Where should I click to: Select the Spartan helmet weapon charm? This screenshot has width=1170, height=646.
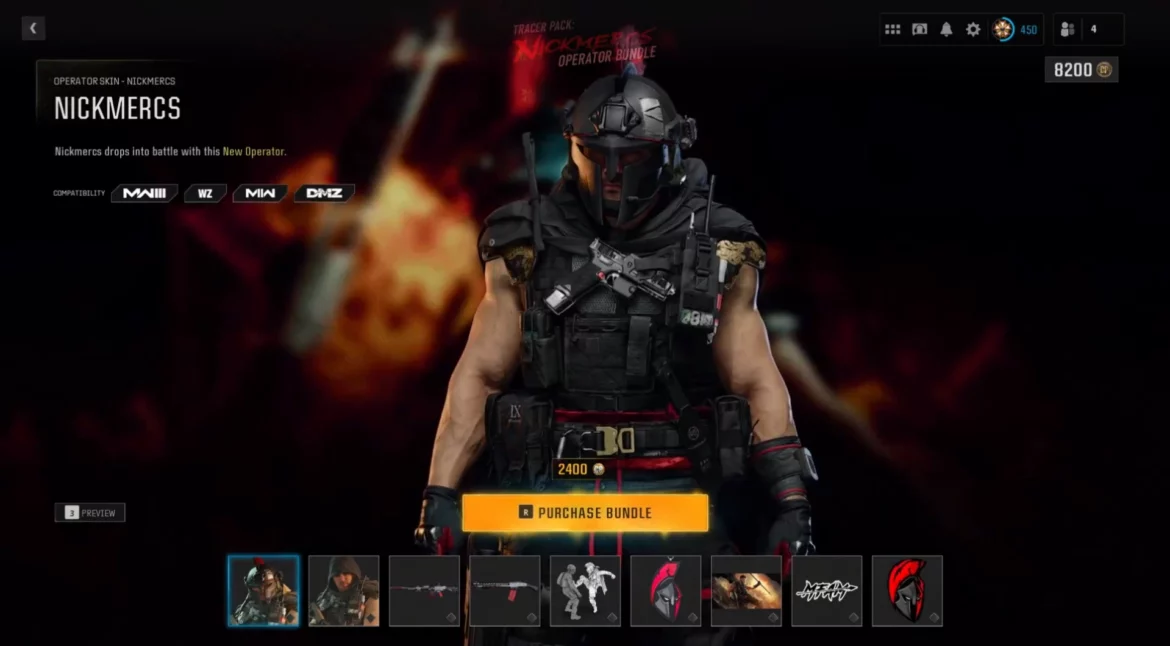point(666,591)
